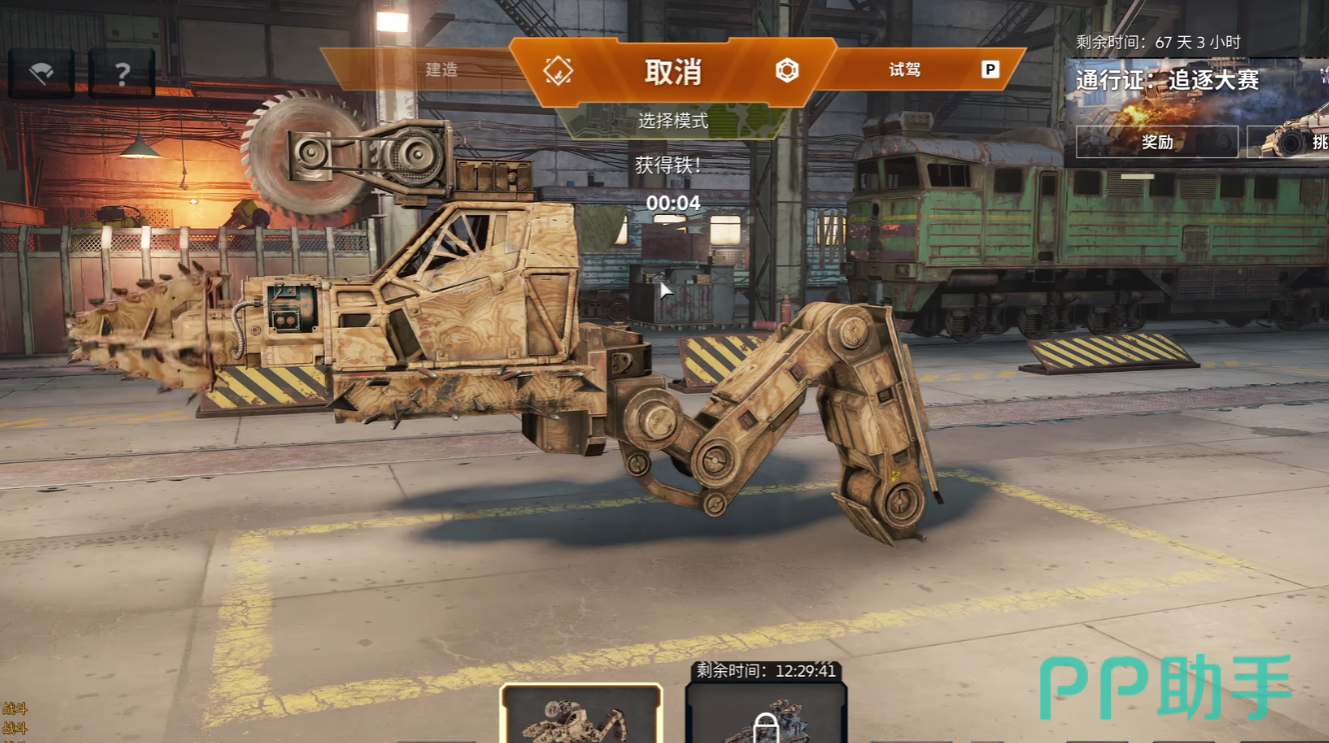Open the 选择模式 mode selection

tap(672, 121)
